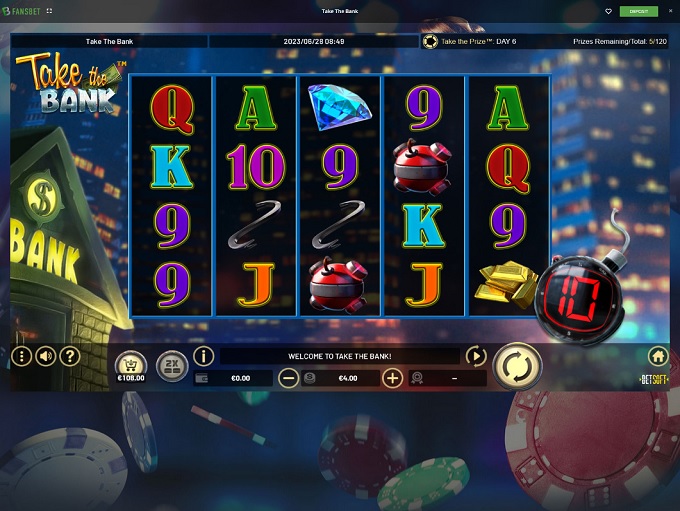The width and height of the screenshot is (680, 511).
Task: Start autoplay with the small play arrow
Action: click(x=476, y=356)
